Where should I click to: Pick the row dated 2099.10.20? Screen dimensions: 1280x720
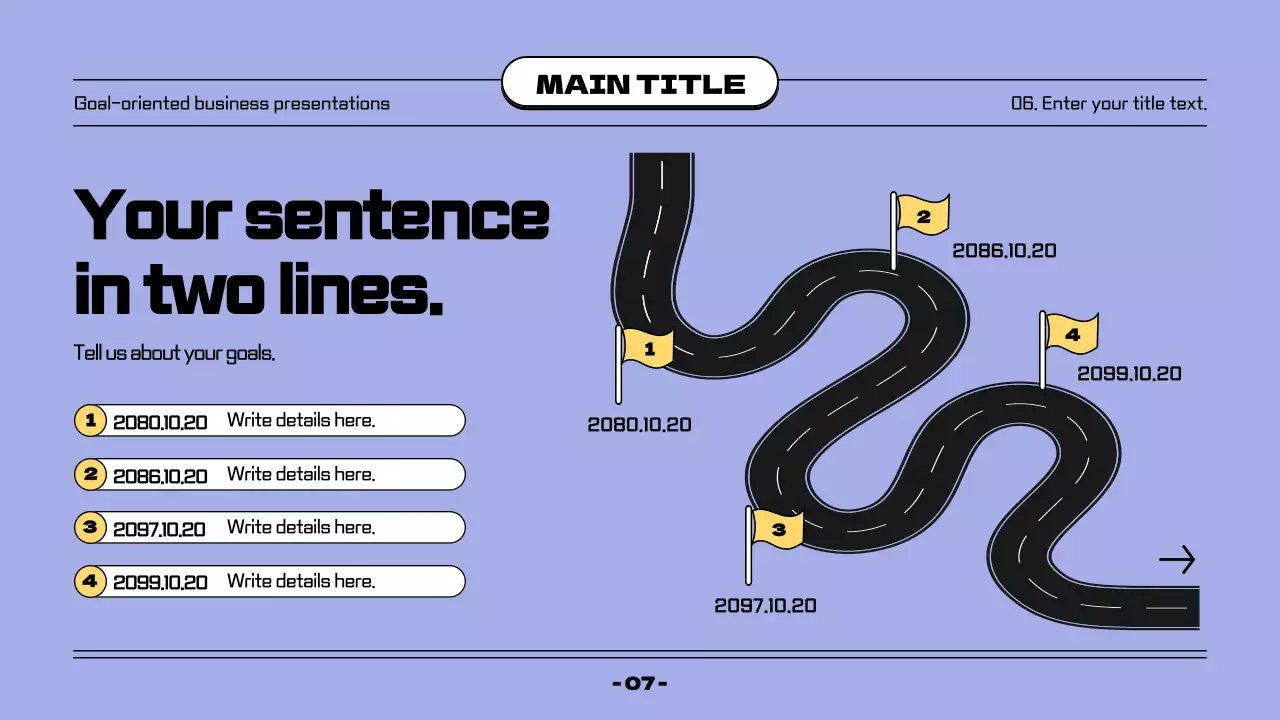click(x=270, y=581)
